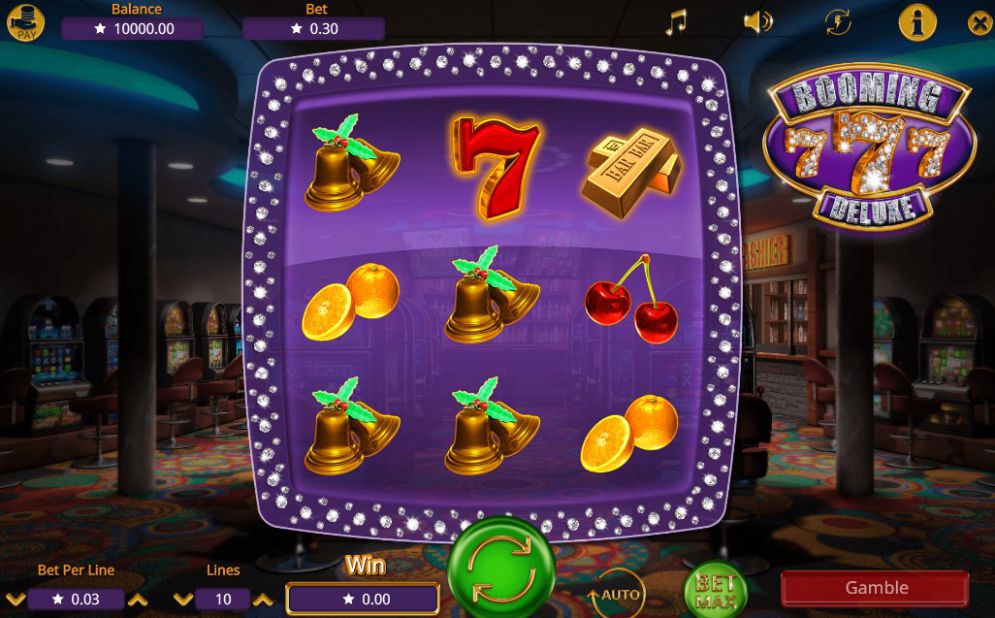The height and width of the screenshot is (618, 995).
Task: Toggle the quick spin lightning icon
Action: (x=838, y=22)
